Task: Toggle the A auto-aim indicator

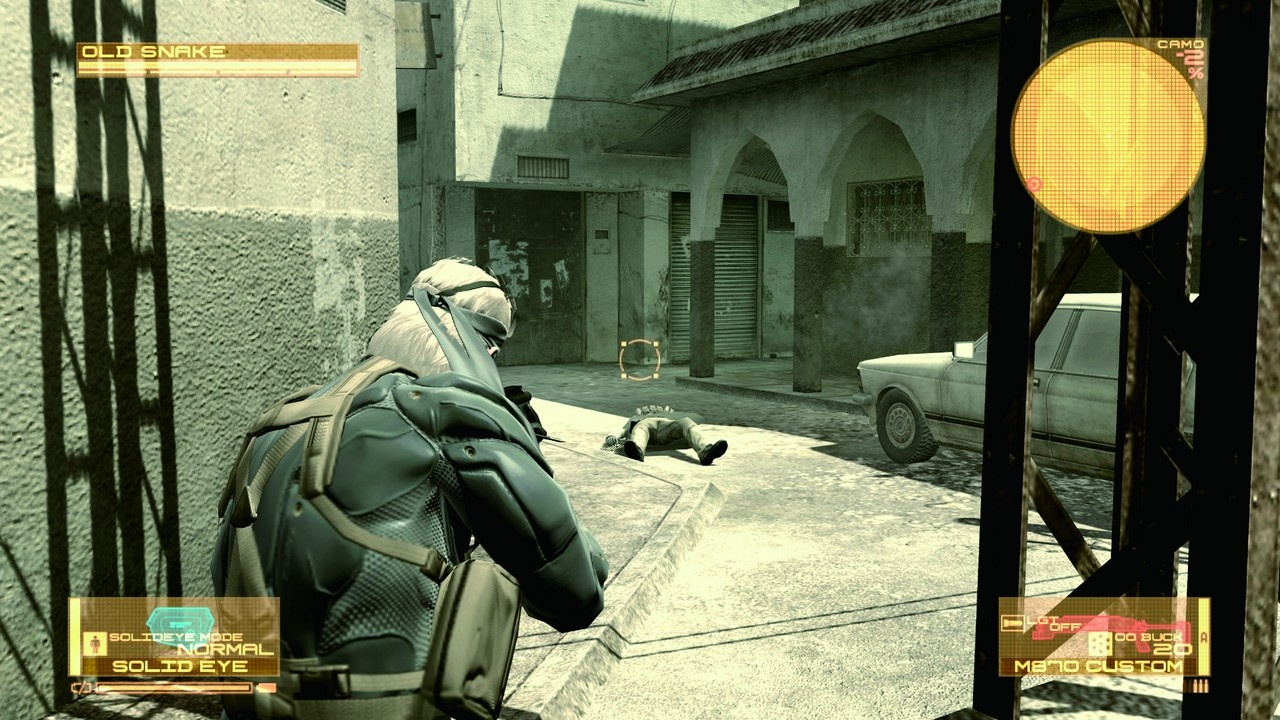Action: (x=1204, y=637)
